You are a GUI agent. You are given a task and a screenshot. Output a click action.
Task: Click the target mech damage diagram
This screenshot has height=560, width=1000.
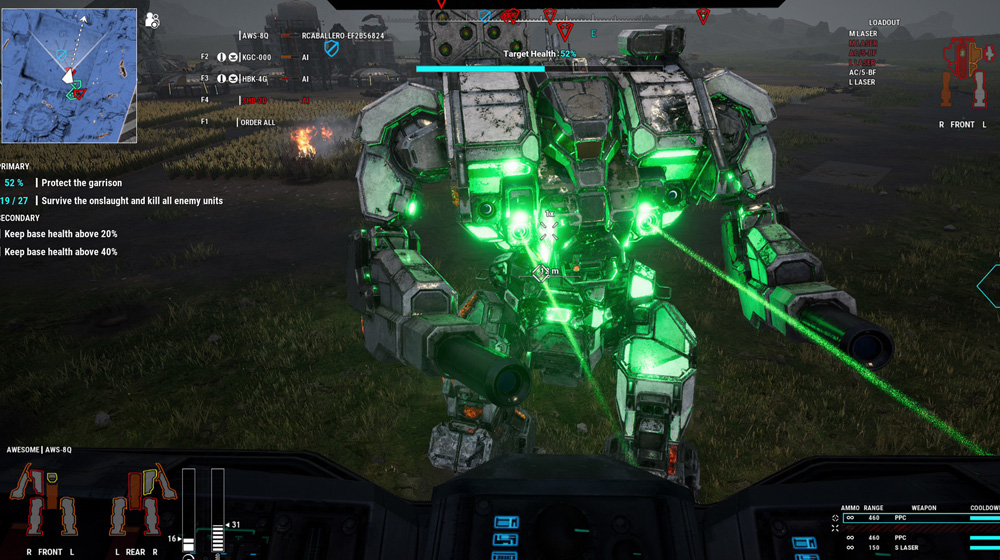pyautogui.click(x=961, y=73)
